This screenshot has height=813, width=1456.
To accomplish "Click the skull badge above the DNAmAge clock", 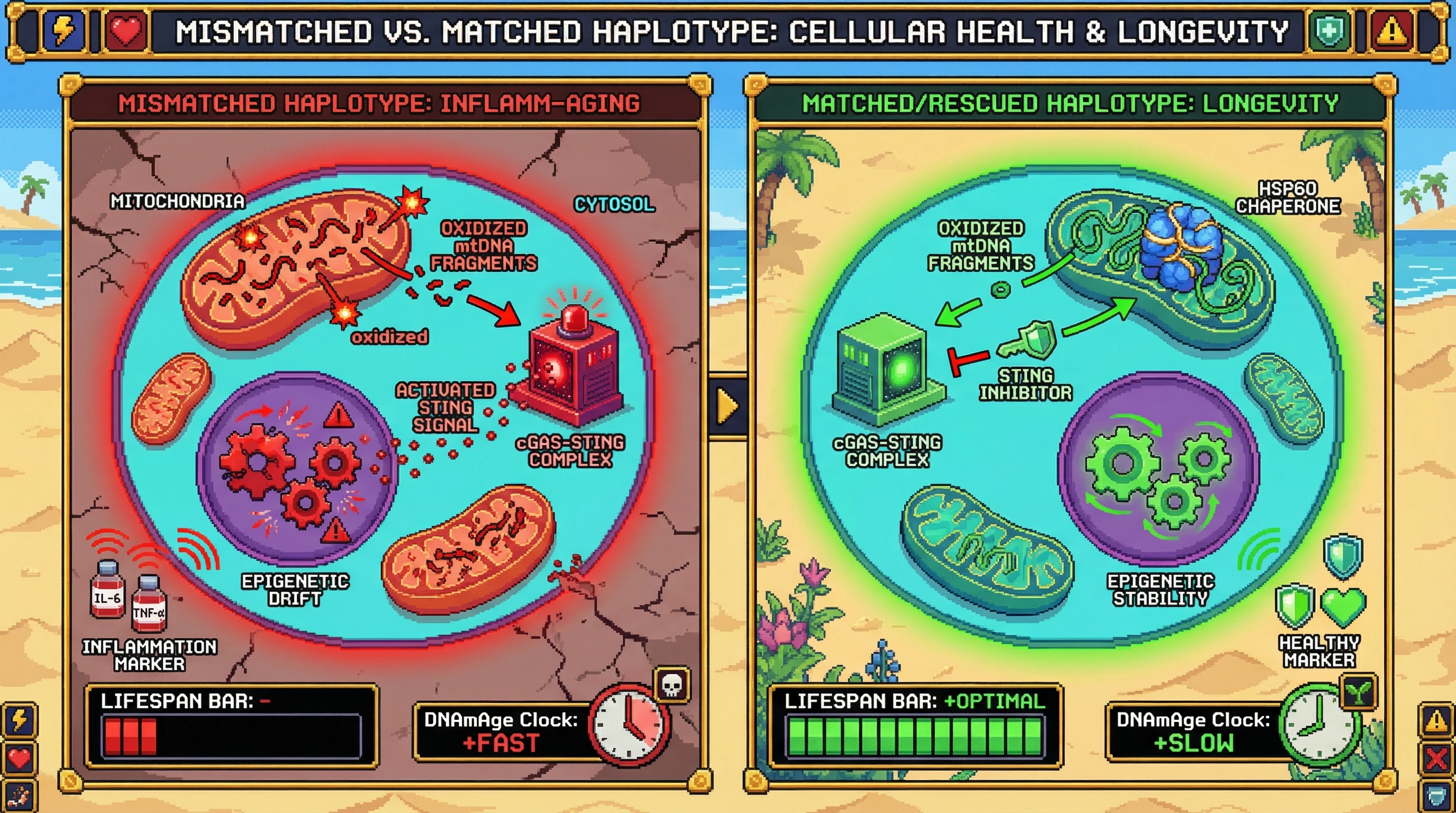I will click(671, 685).
